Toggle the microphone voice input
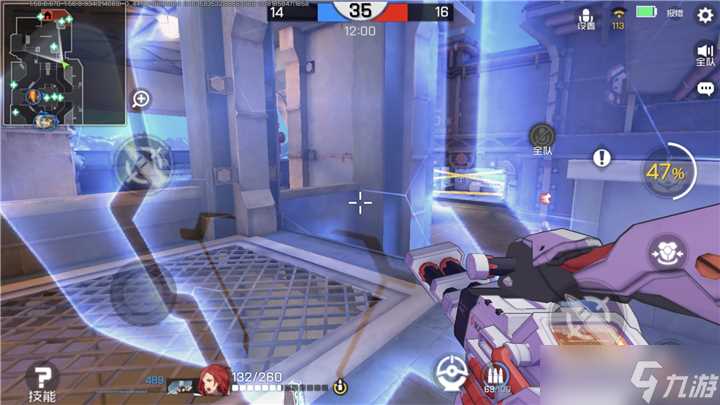Image resolution: width=720 pixels, height=405 pixels. 585,19
